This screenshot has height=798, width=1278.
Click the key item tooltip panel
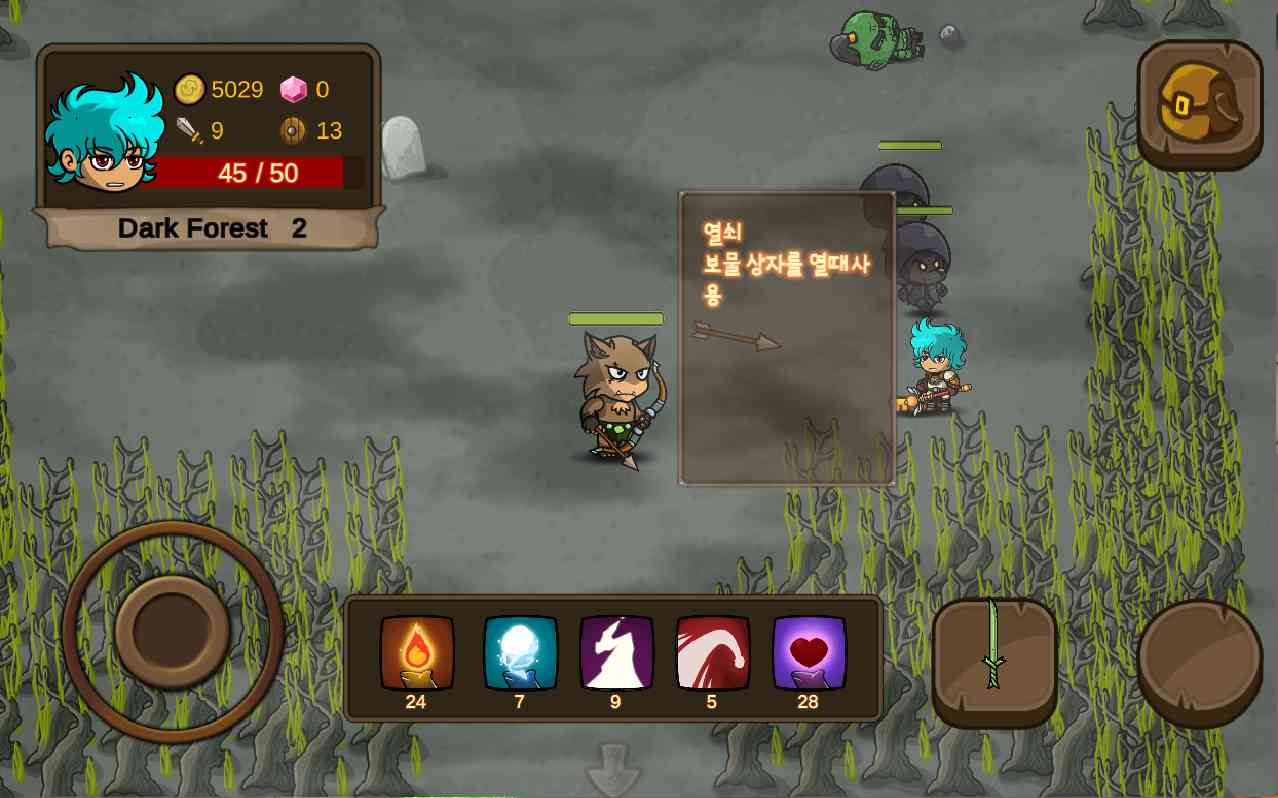(x=787, y=338)
